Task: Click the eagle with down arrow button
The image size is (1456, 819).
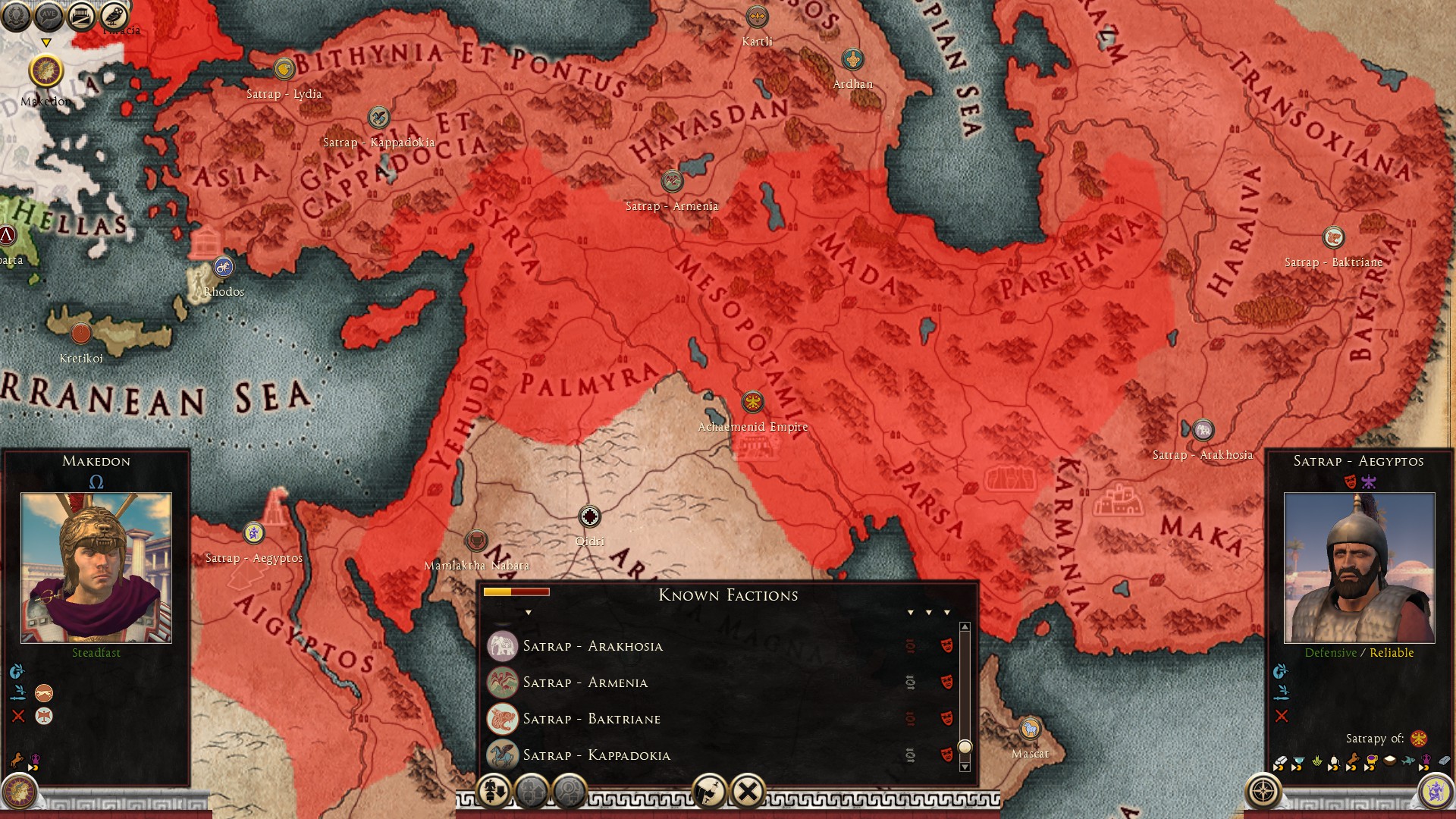Action: tap(494, 792)
